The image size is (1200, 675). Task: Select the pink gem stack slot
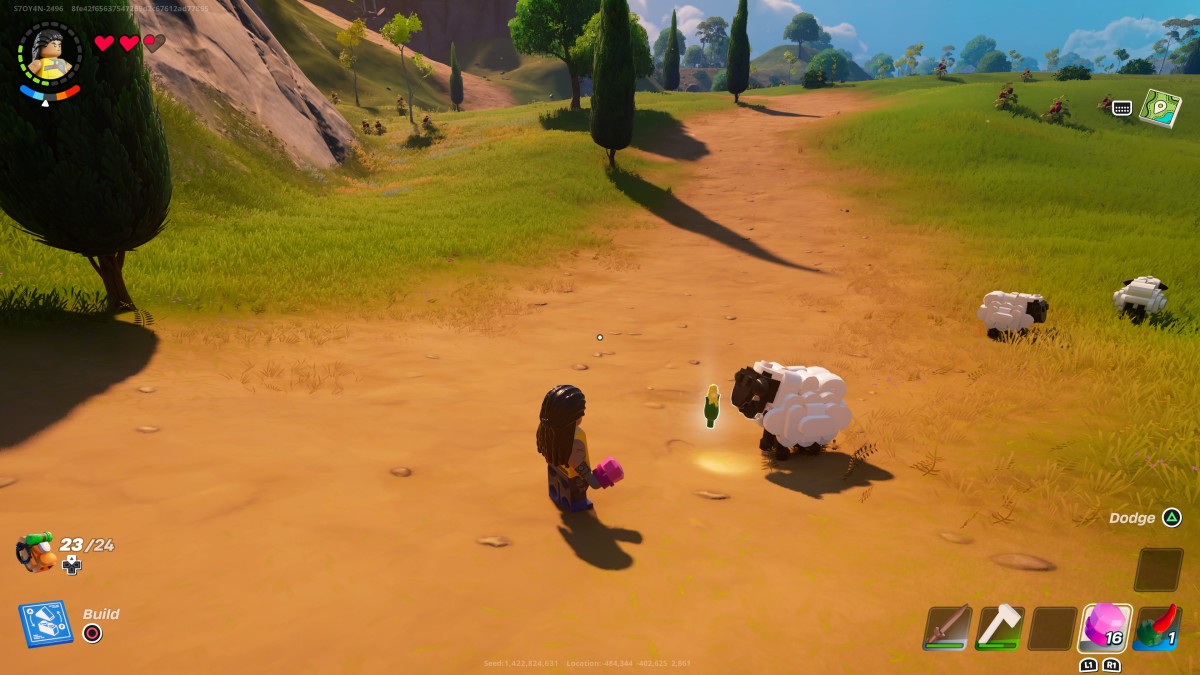1105,627
